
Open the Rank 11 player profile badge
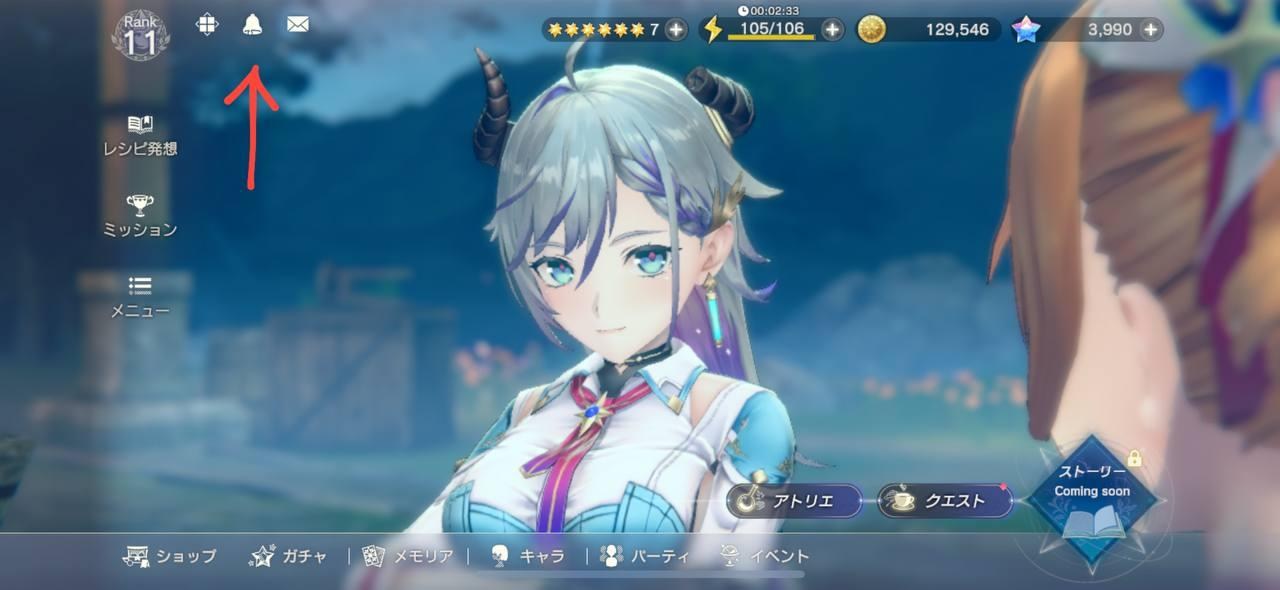click(141, 33)
